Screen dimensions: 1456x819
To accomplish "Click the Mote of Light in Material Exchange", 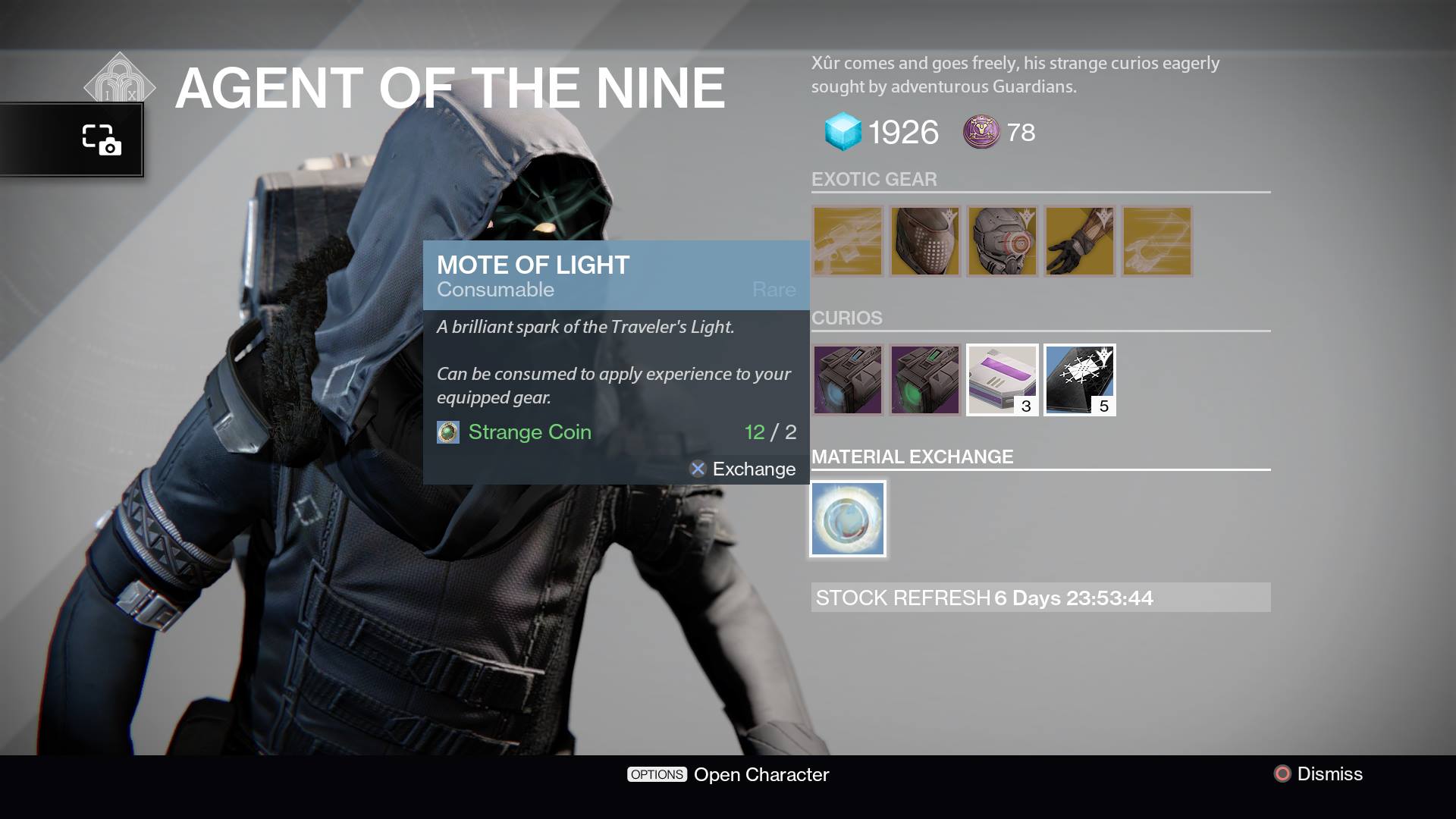I will [x=847, y=518].
